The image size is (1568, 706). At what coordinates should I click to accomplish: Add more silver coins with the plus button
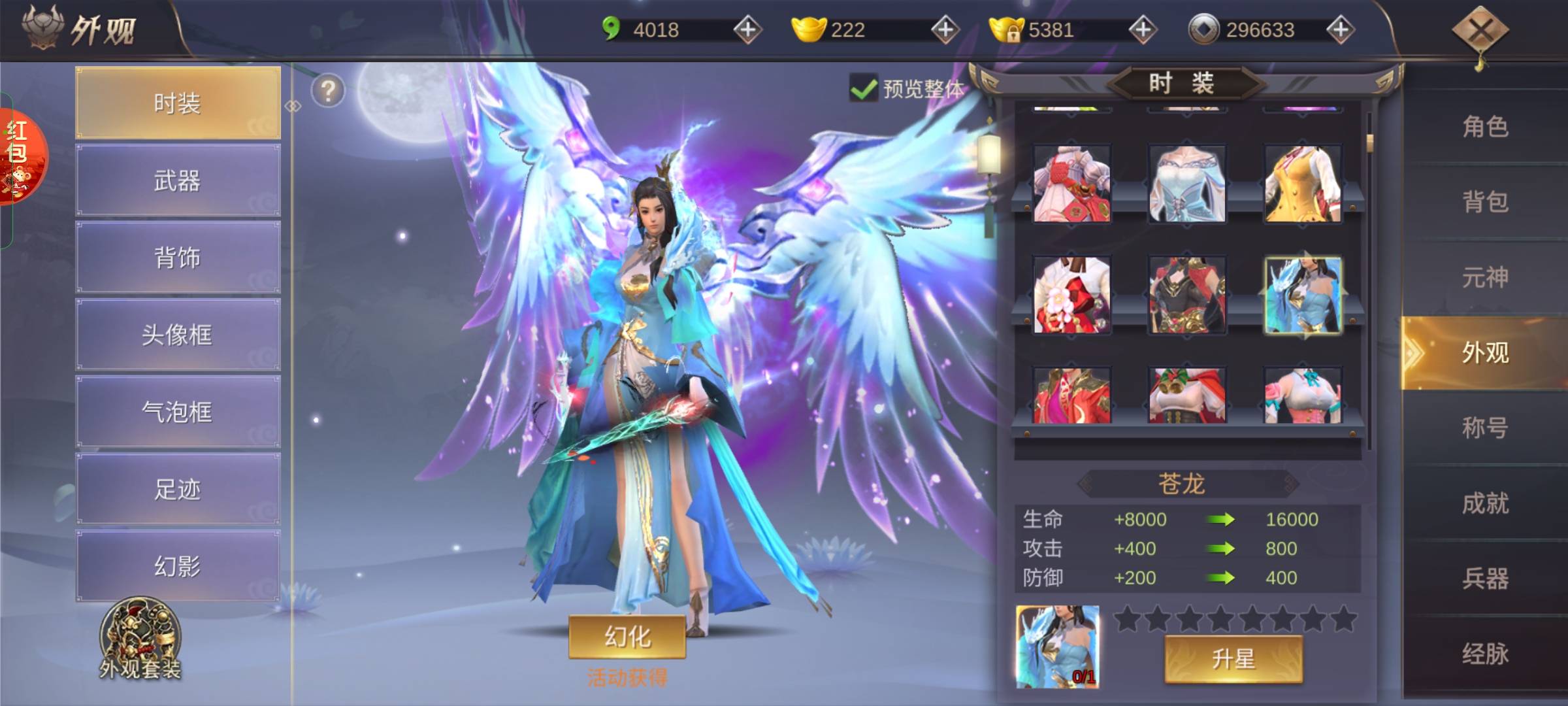1340,30
